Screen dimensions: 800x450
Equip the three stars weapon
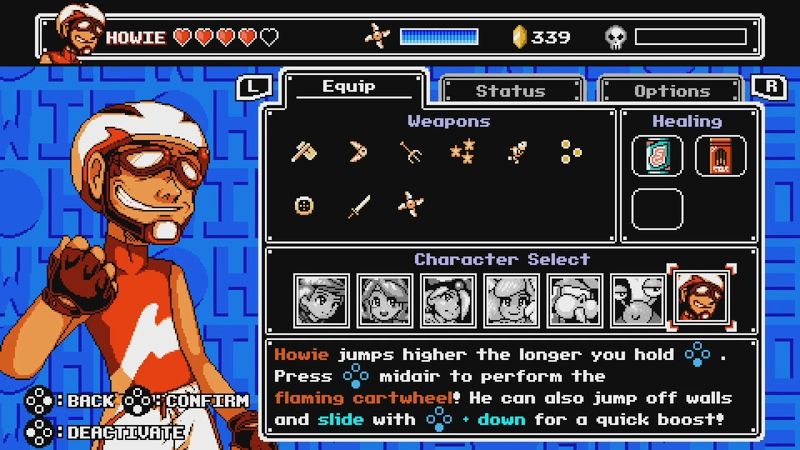point(462,152)
